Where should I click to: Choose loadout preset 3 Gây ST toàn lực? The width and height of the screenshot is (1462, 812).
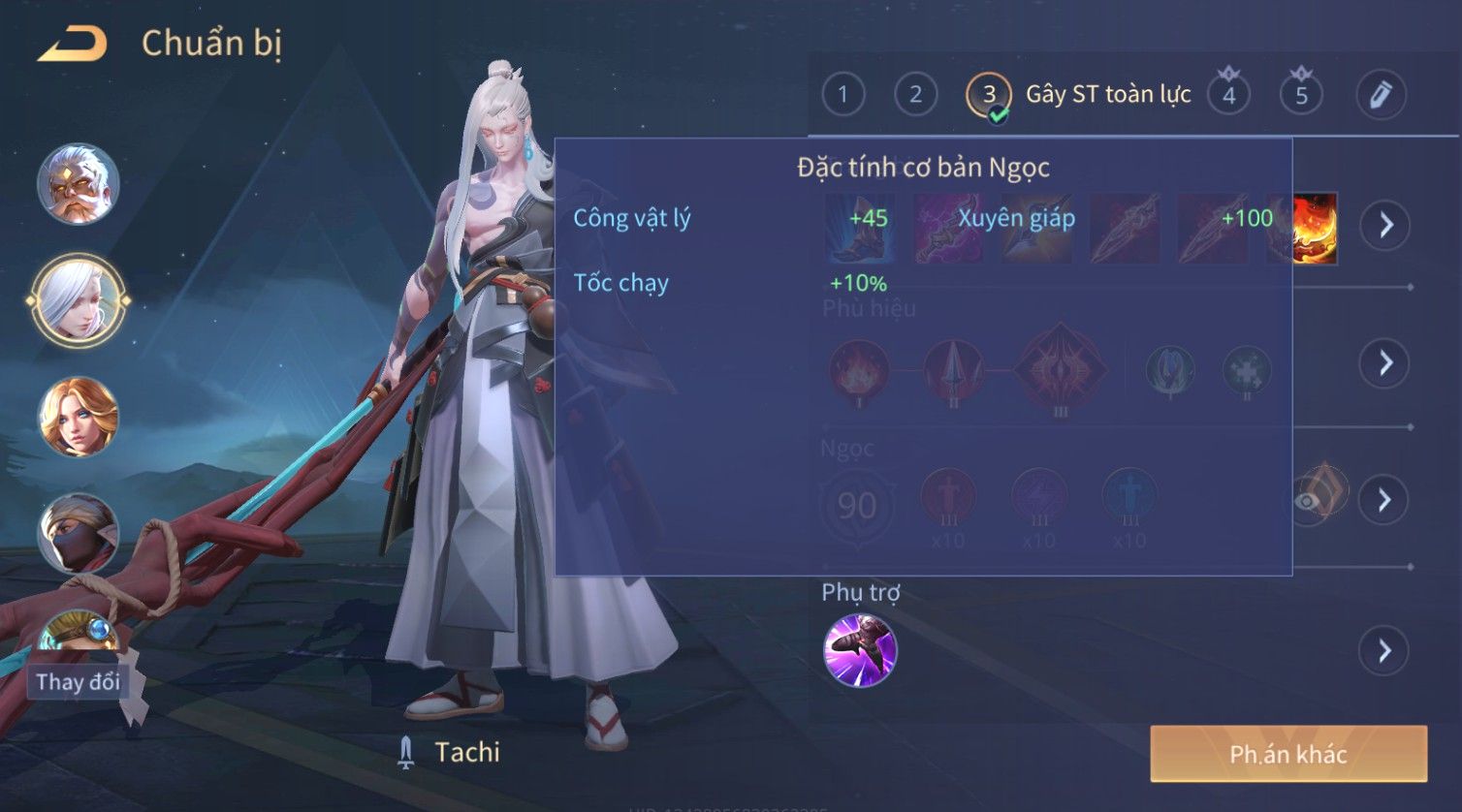pyautogui.click(x=989, y=95)
